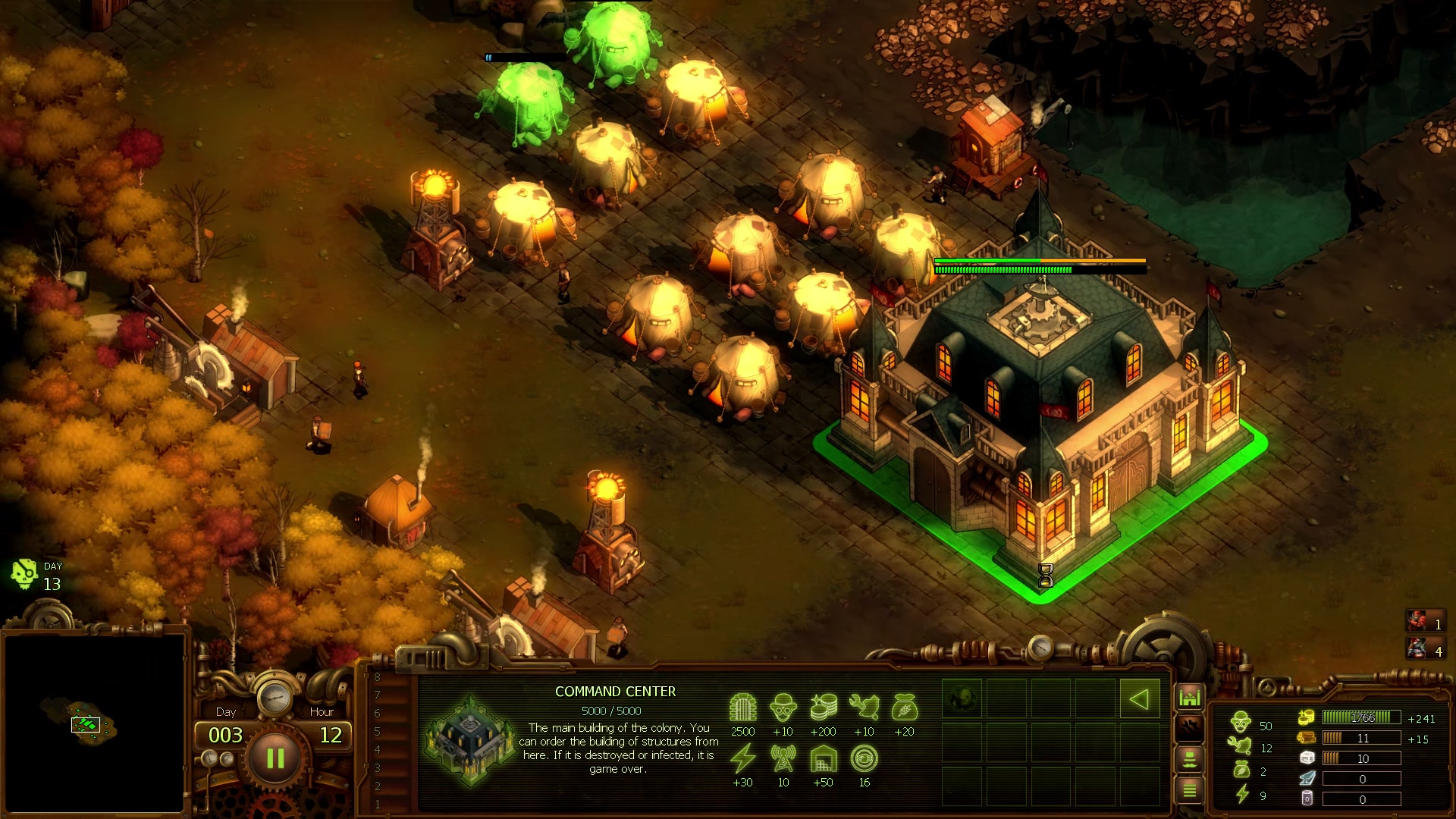This screenshot has height=819, width=1456.
Task: Click the Command Center title text
Action: [614, 692]
